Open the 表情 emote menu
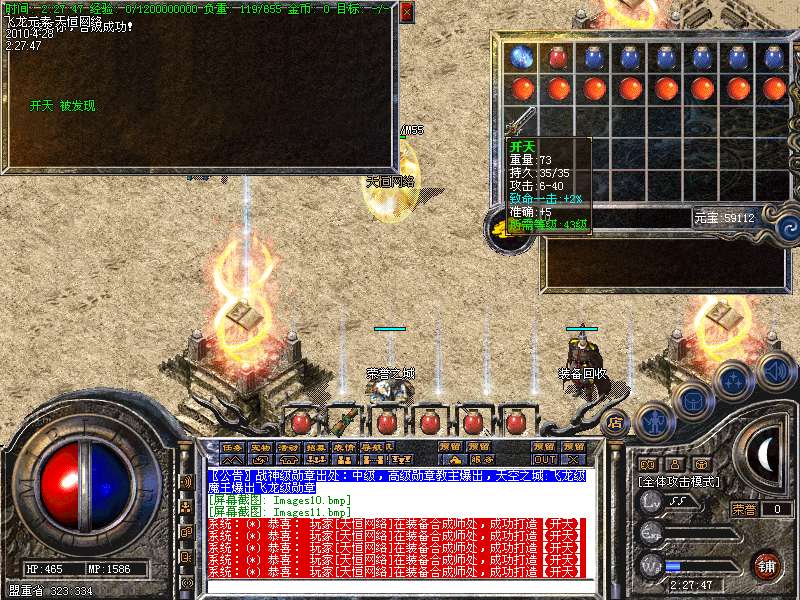800x600 pixels. 344,447
